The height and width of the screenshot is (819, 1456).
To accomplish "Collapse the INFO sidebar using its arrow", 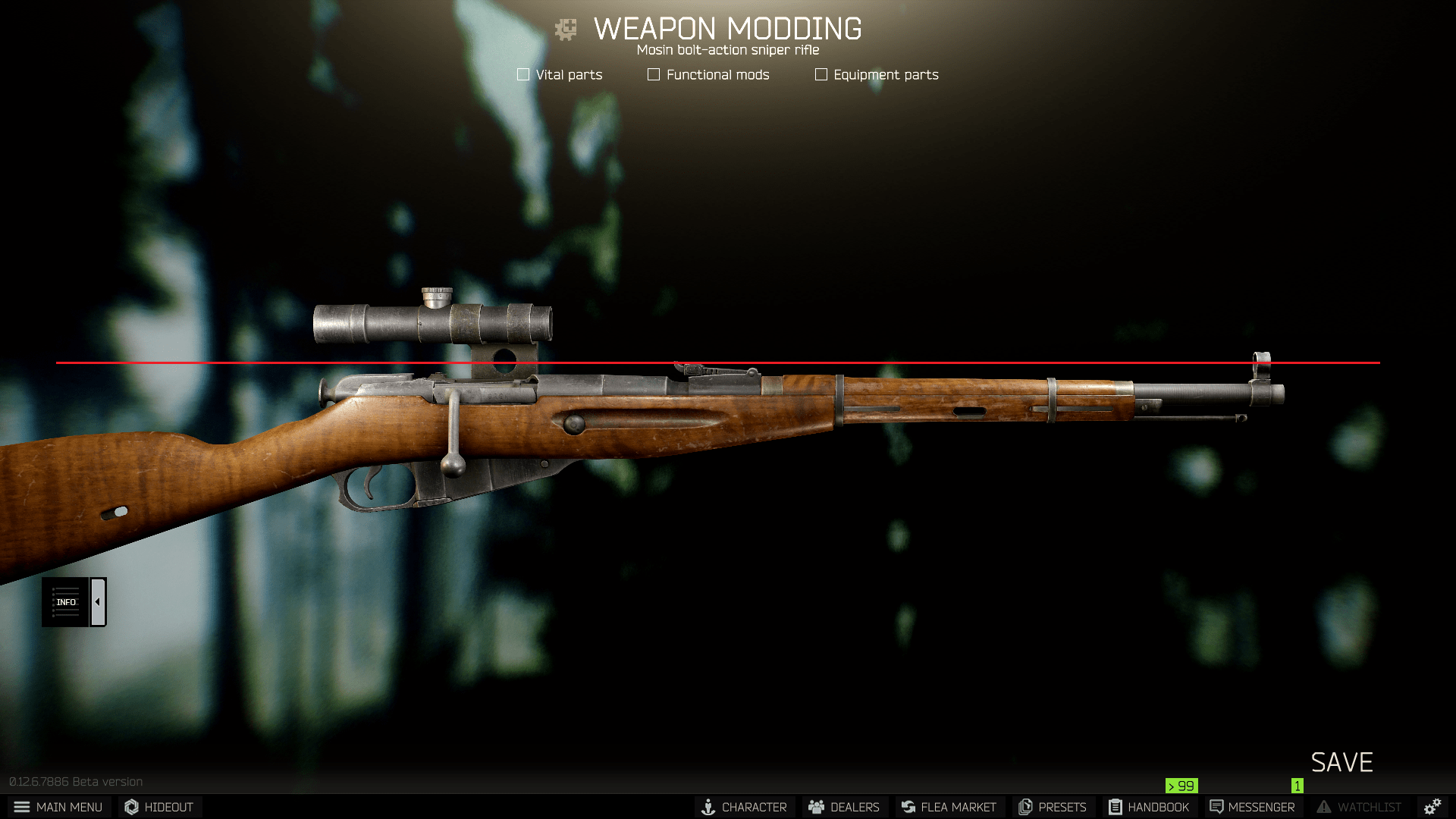I will 97,601.
